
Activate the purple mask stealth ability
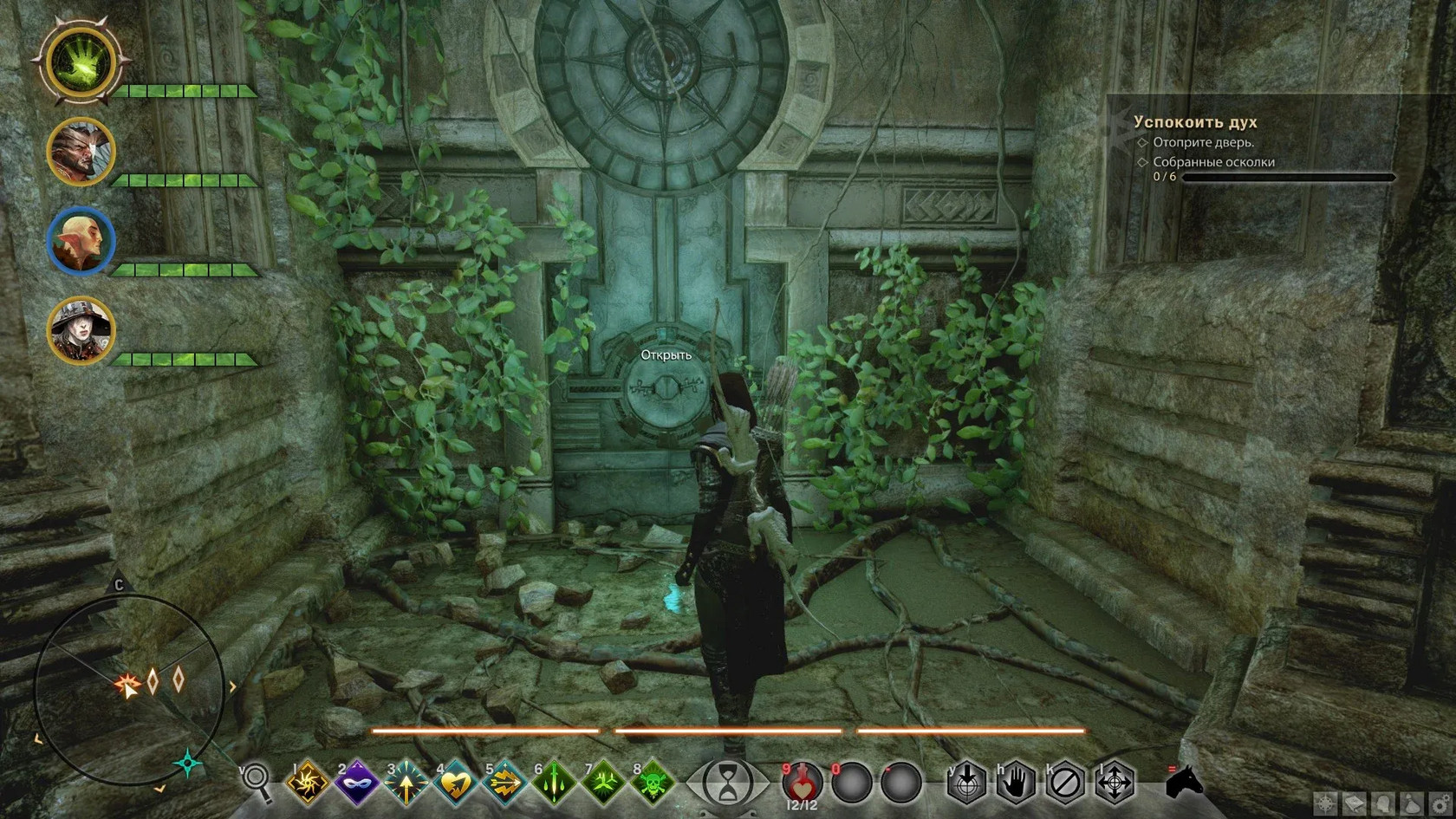pyautogui.click(x=356, y=783)
